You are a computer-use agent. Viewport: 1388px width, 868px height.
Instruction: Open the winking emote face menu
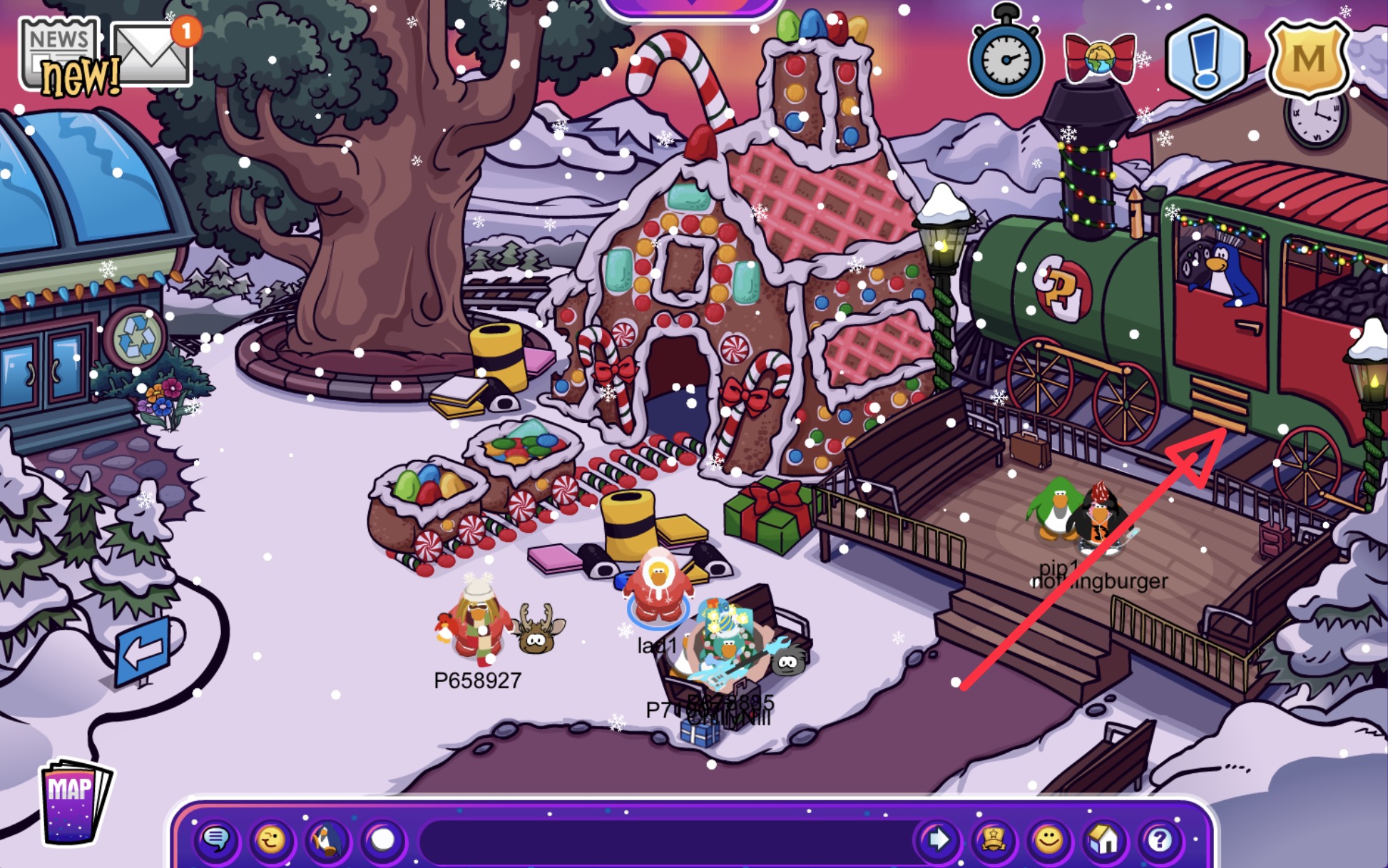click(x=271, y=840)
